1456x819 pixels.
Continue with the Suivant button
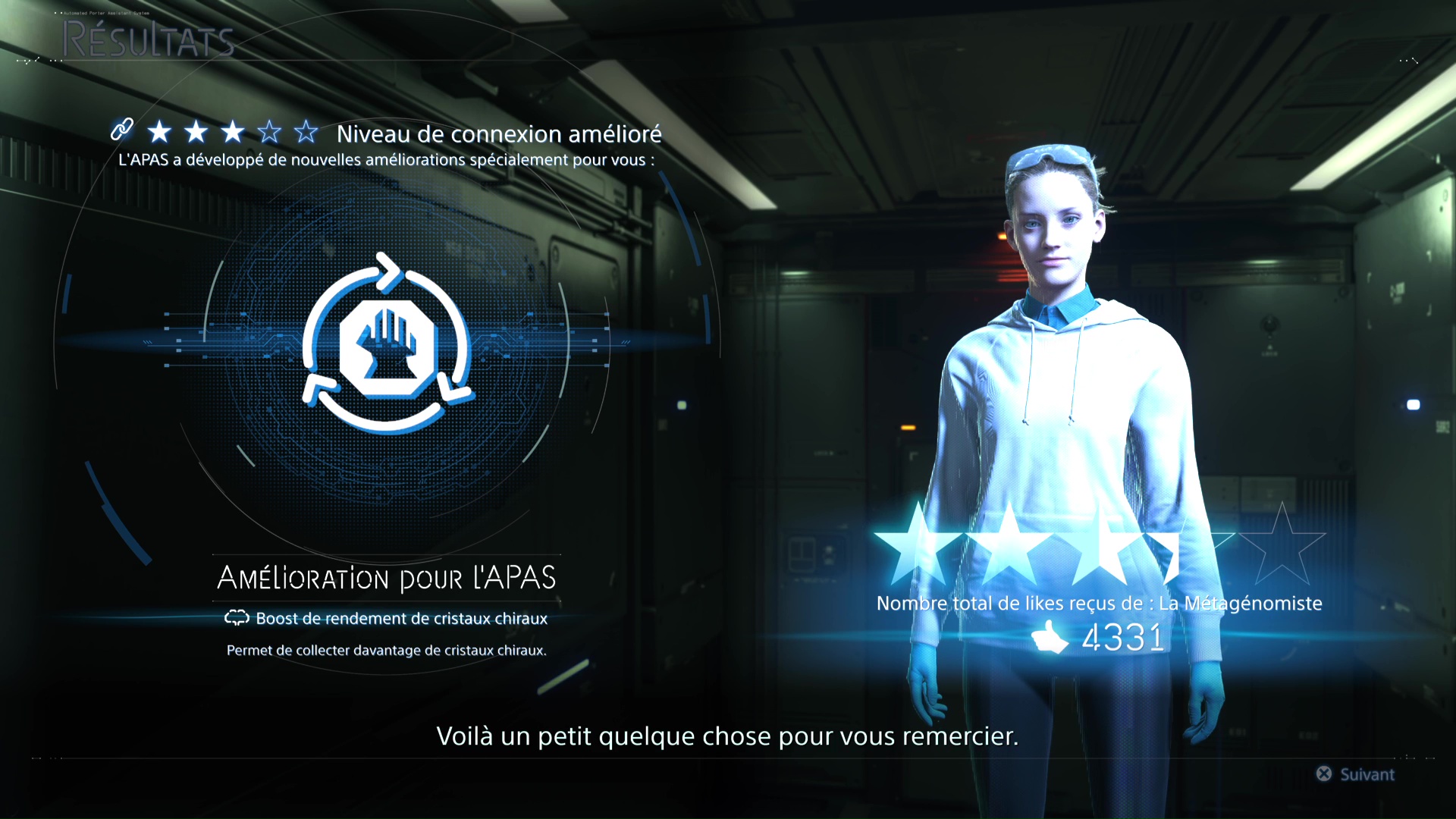point(1356,774)
